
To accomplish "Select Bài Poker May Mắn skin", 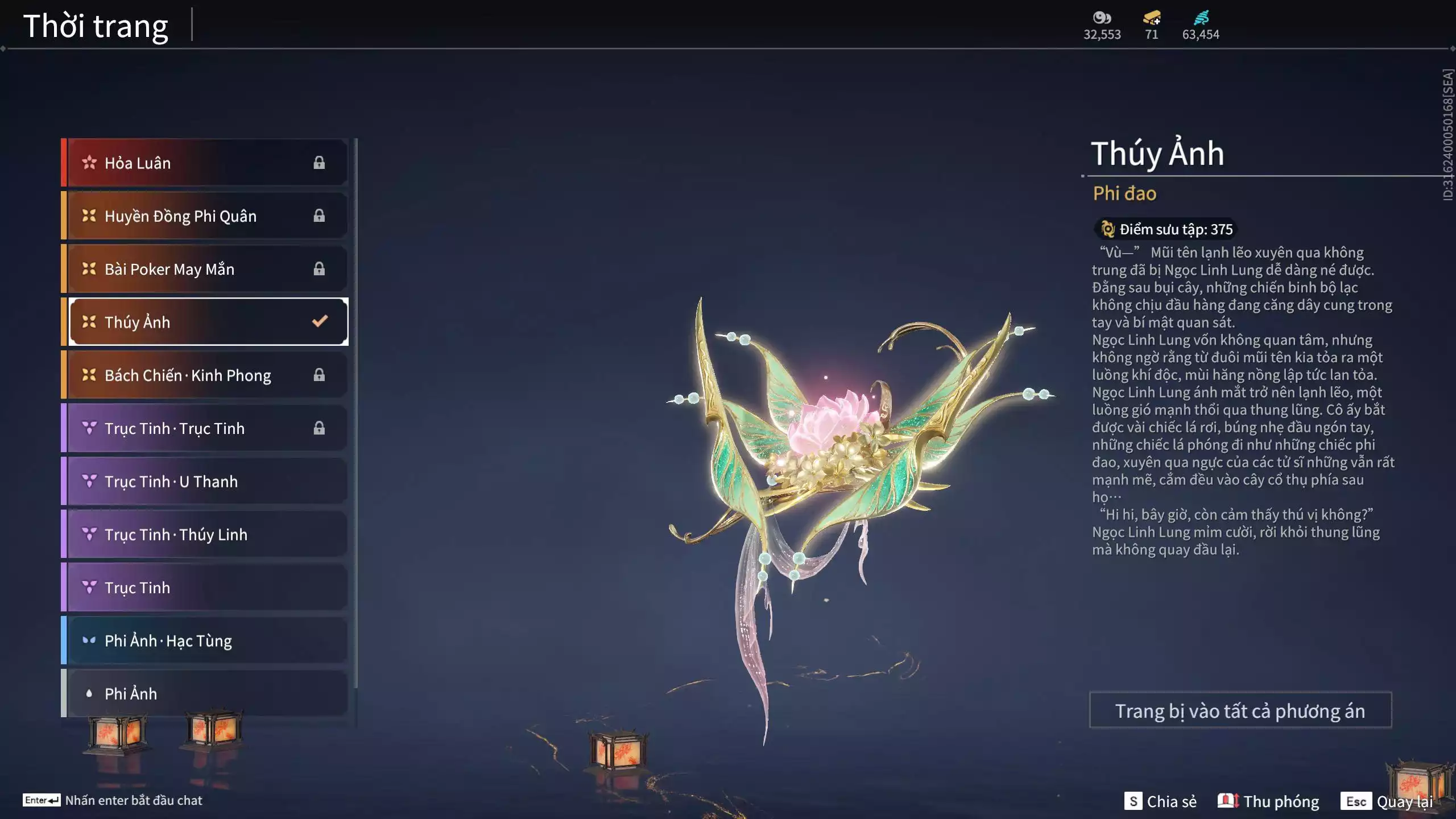I will coord(205,268).
